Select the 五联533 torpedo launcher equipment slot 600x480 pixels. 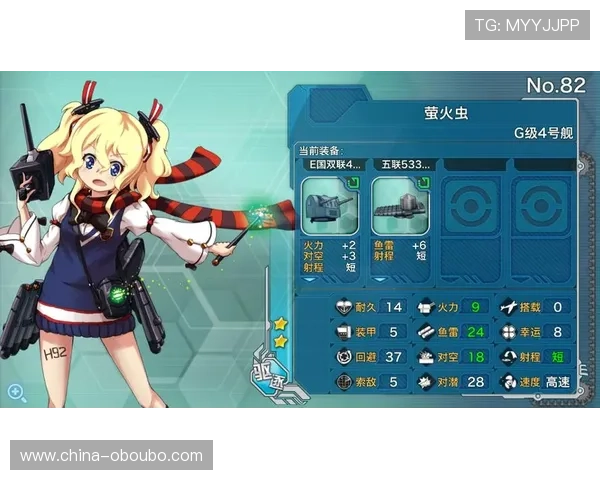[x=401, y=206]
